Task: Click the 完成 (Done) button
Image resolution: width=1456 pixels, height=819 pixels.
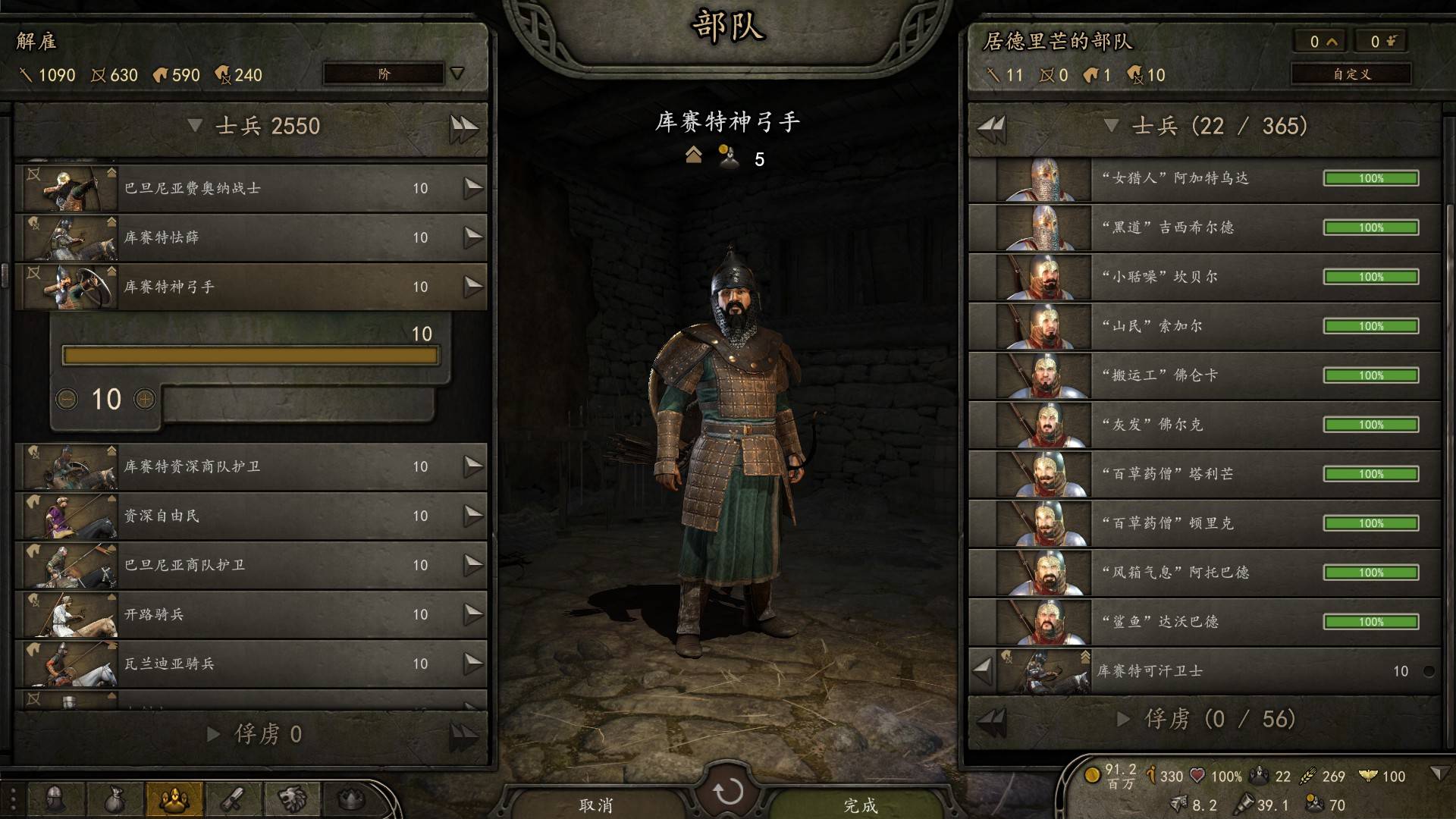Action: pos(861,804)
